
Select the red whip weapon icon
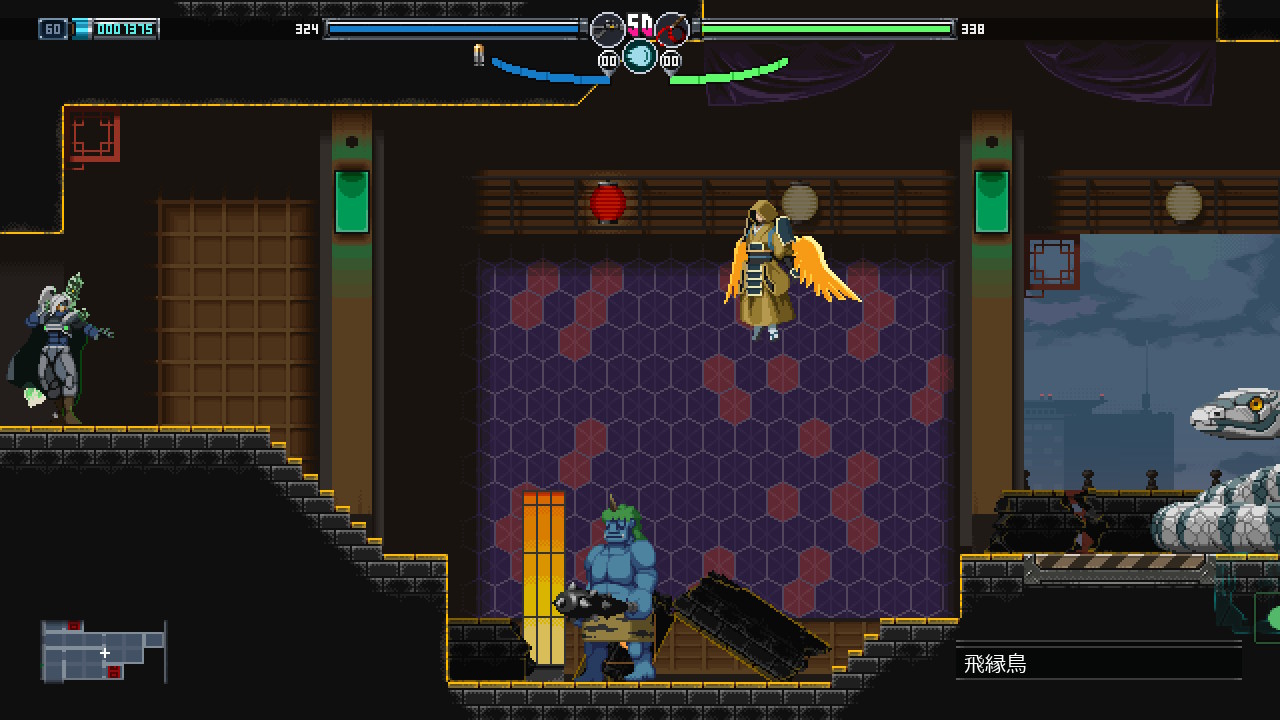pos(673,29)
